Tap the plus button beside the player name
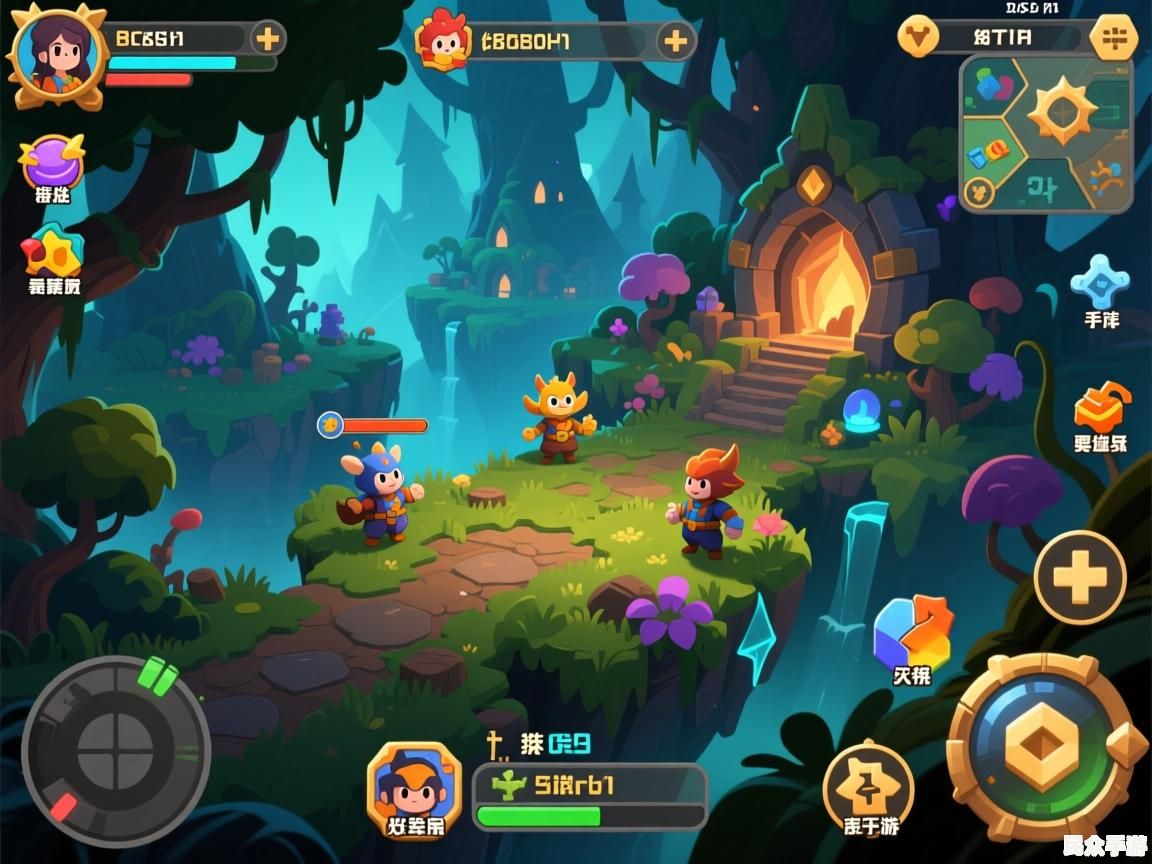The width and height of the screenshot is (1152, 864). (267, 39)
